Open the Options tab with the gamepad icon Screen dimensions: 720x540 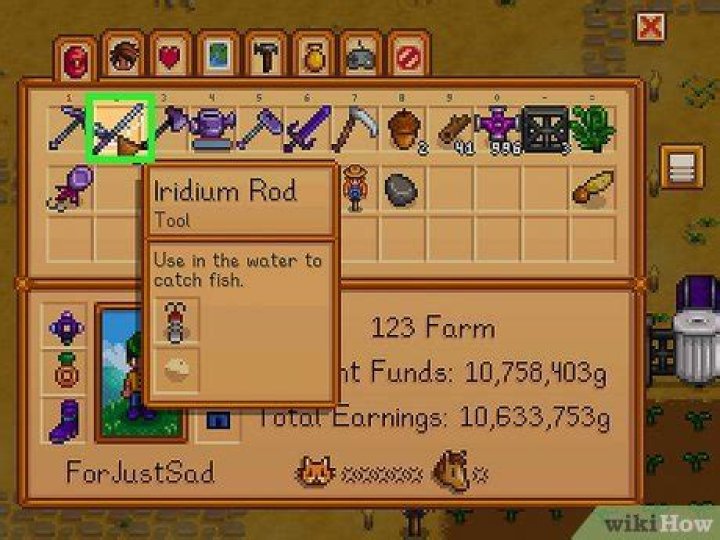[x=360, y=57]
